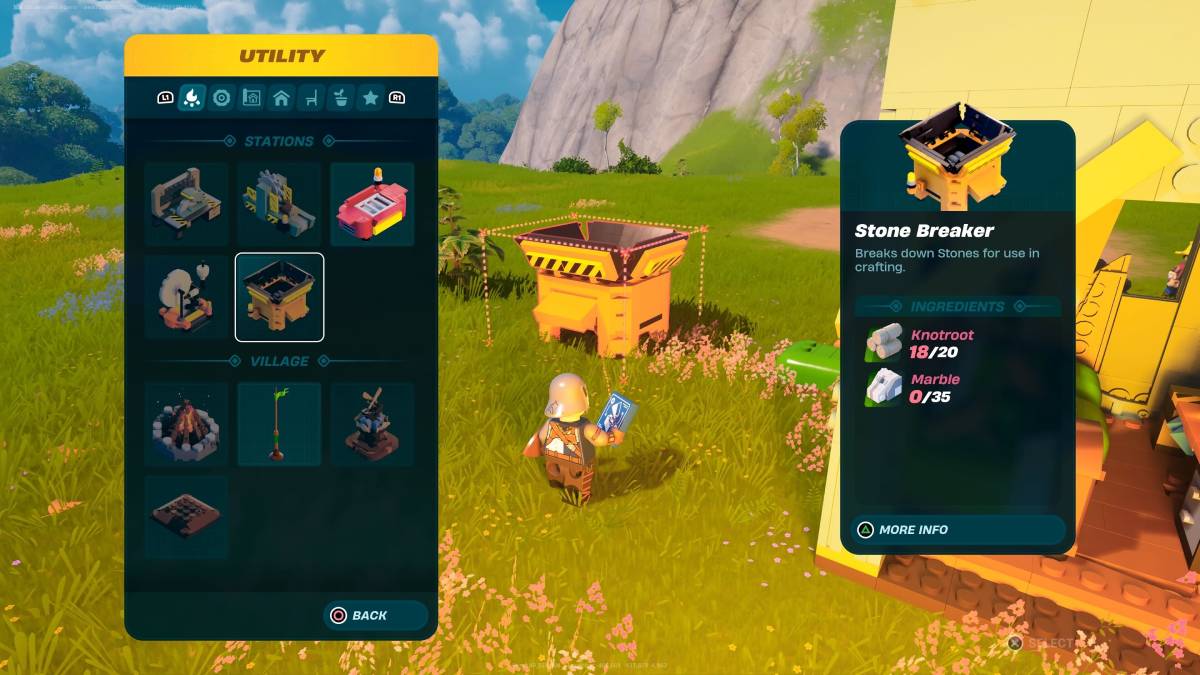Open the gear wheel category tab
This screenshot has height=675, width=1200.
(x=222, y=98)
